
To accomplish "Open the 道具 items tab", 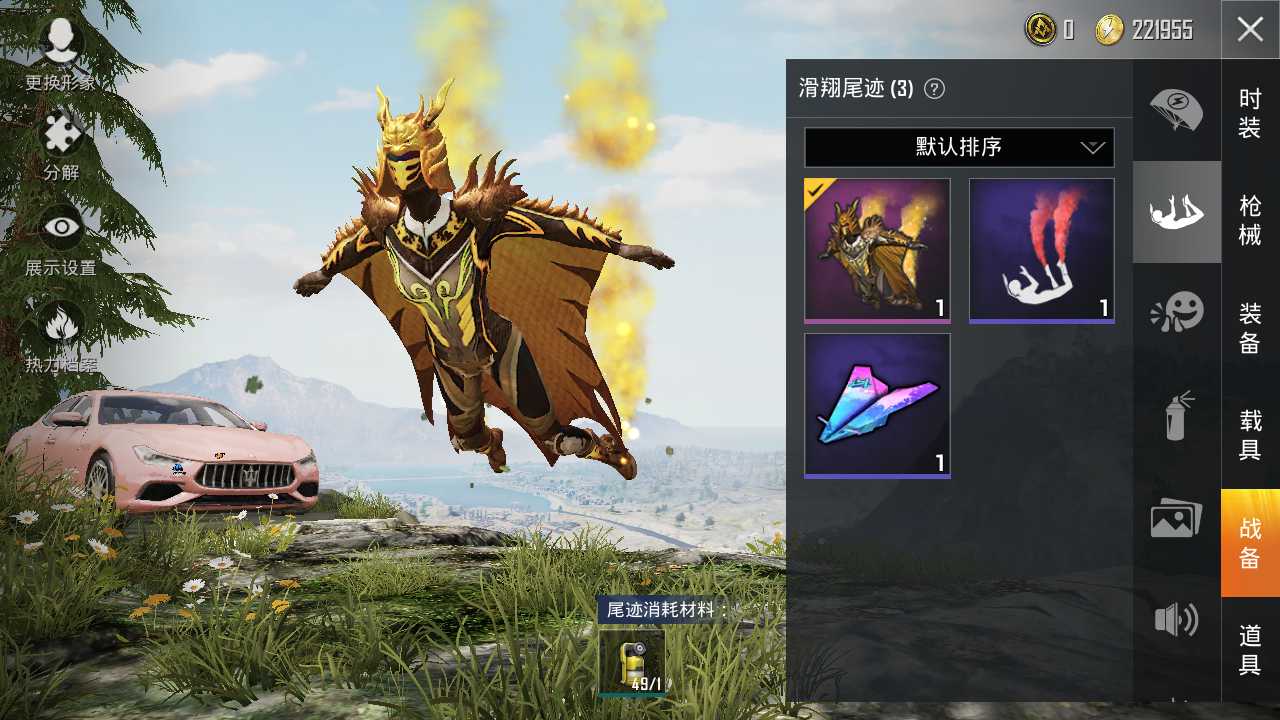I will [1250, 650].
